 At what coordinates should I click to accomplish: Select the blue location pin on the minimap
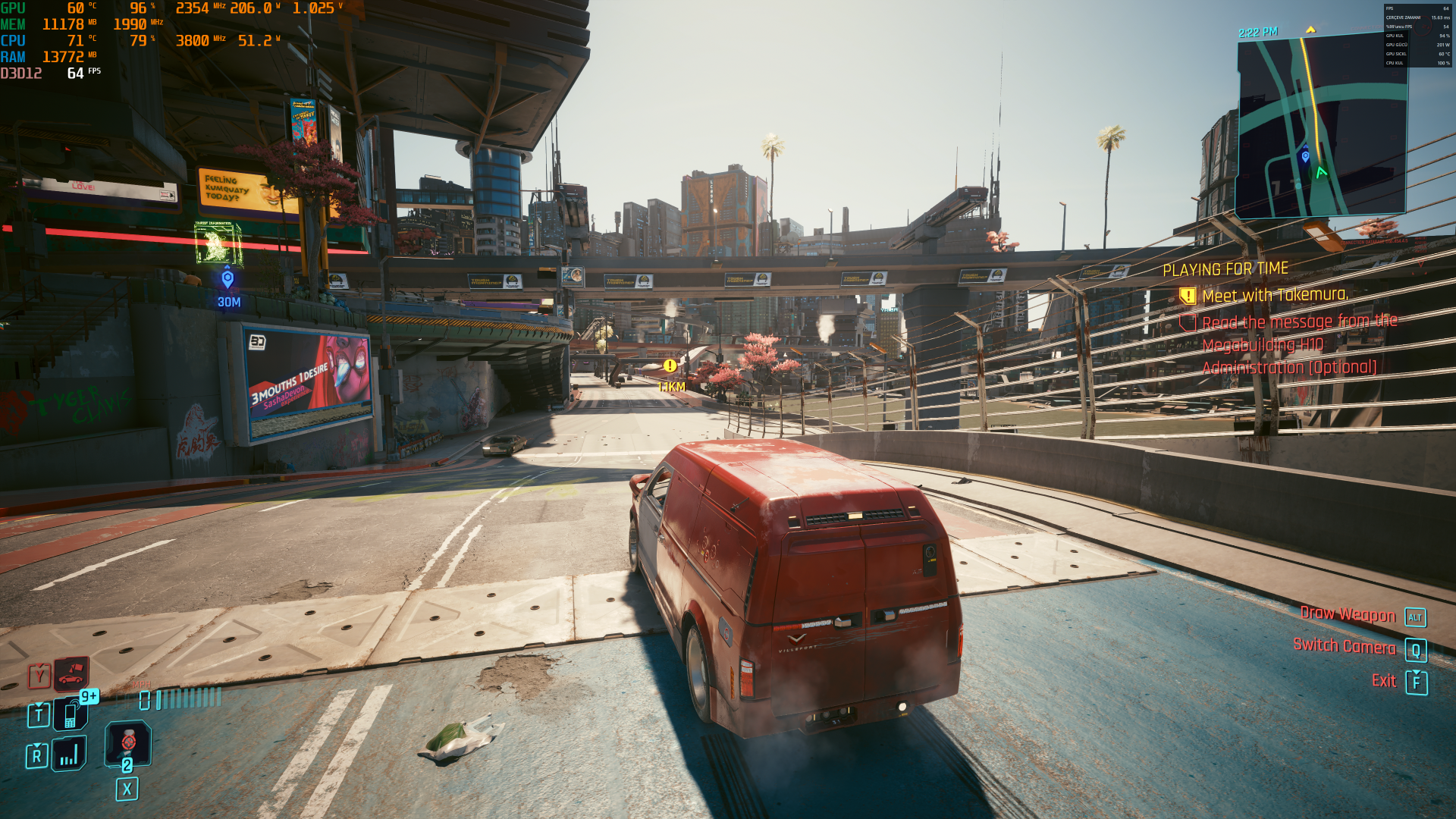coord(1305,157)
